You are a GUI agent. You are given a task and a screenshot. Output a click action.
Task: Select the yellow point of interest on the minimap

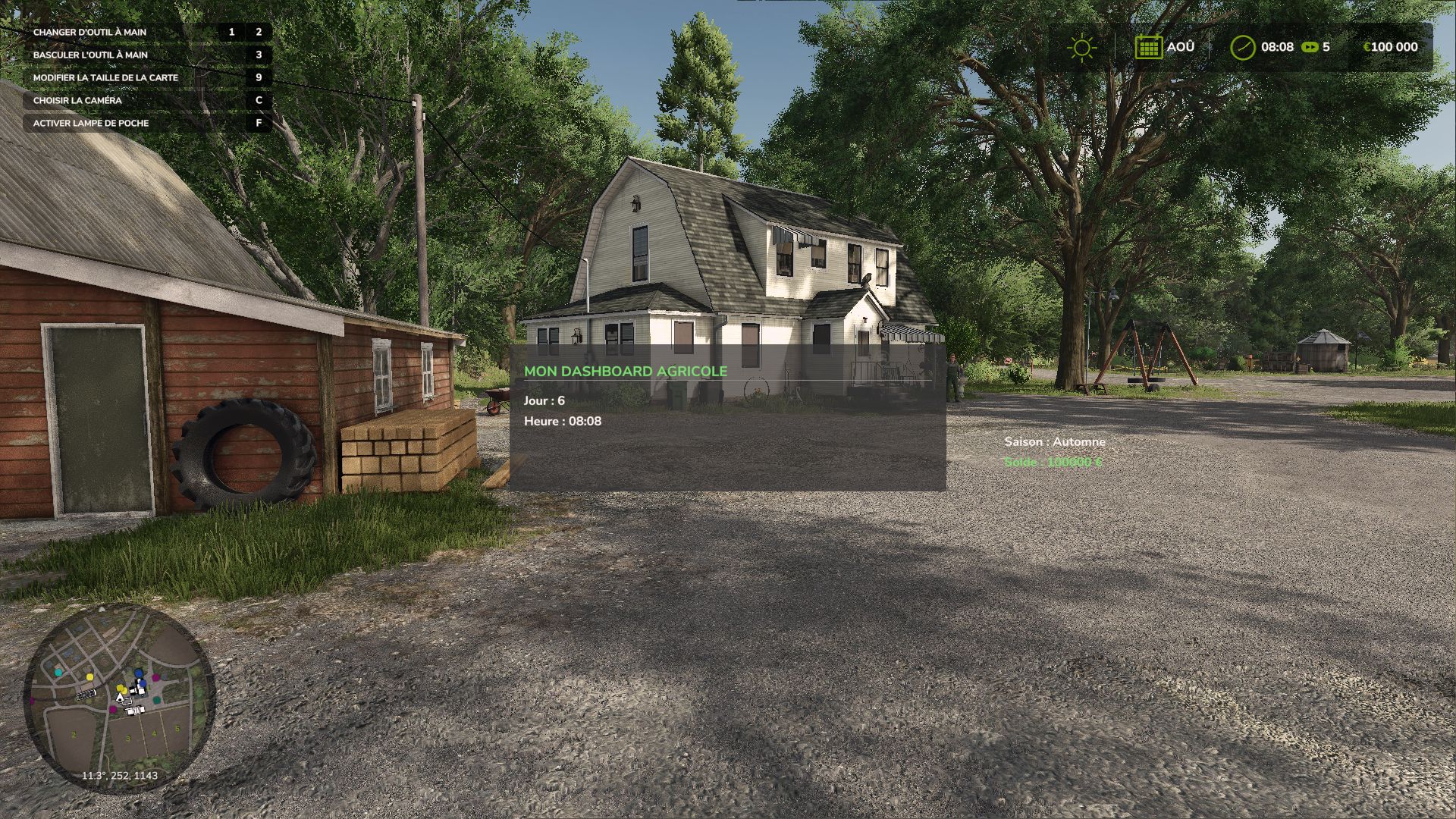(x=89, y=676)
